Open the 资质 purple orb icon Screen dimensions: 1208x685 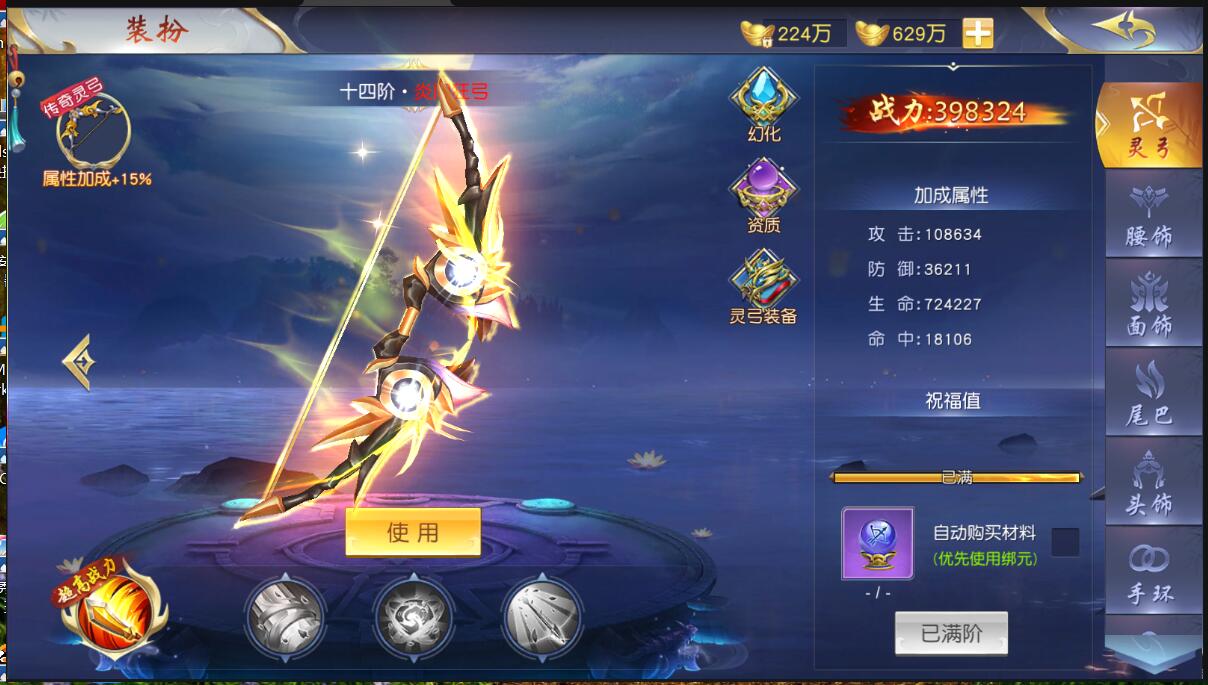pos(764,193)
